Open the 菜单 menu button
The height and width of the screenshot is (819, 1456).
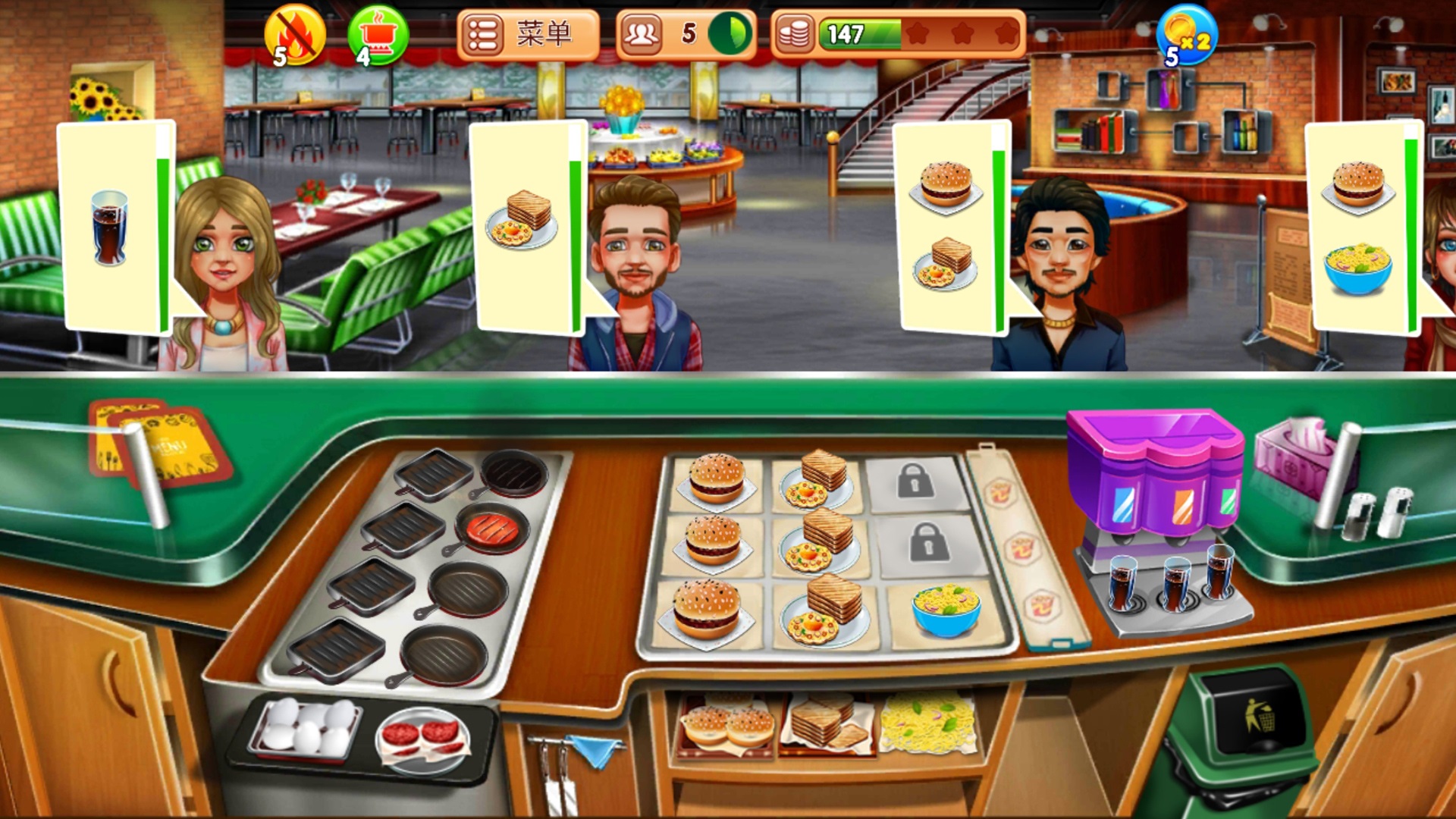coord(528,35)
